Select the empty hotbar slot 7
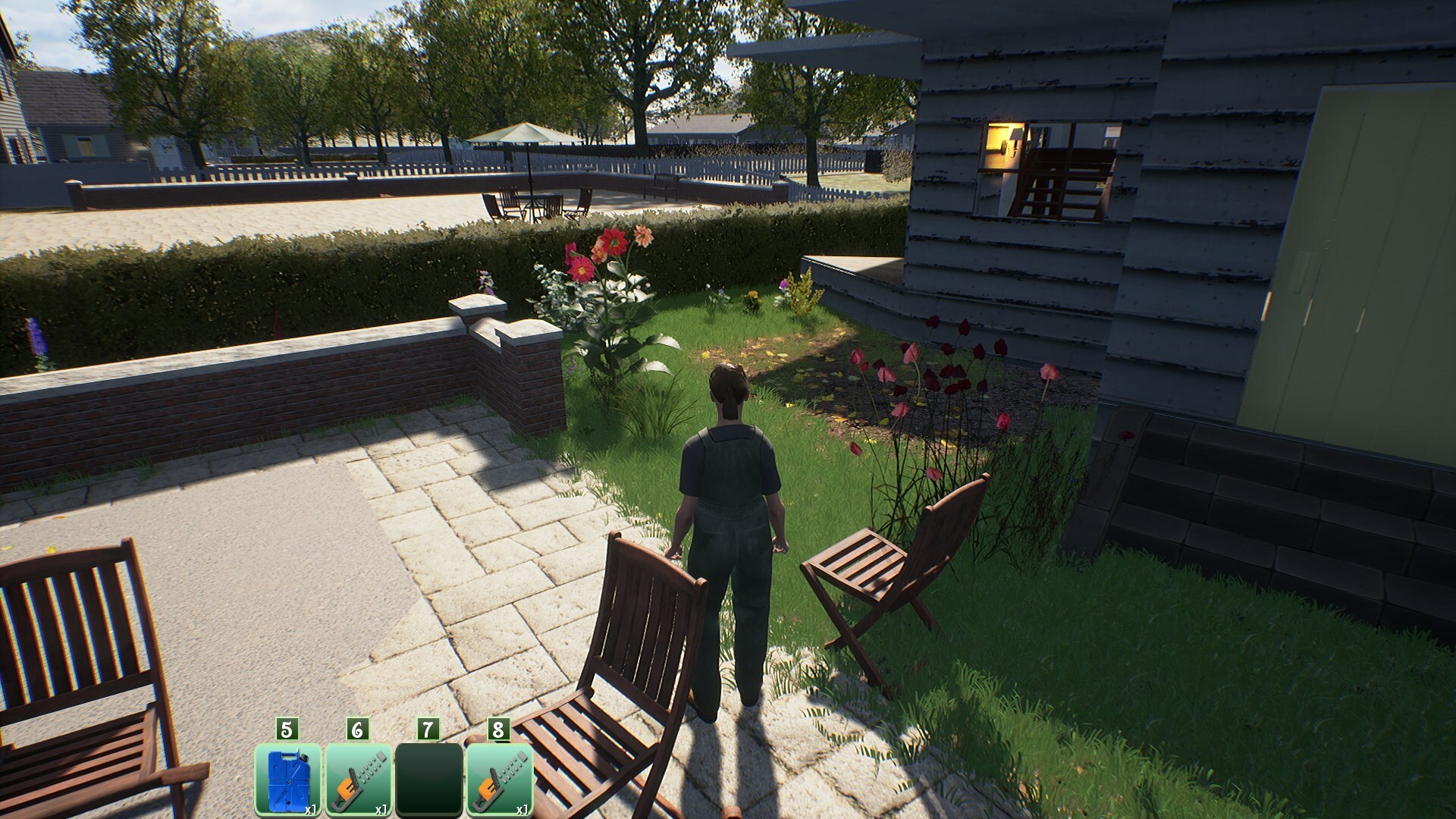This screenshot has height=819, width=1456. click(x=428, y=779)
